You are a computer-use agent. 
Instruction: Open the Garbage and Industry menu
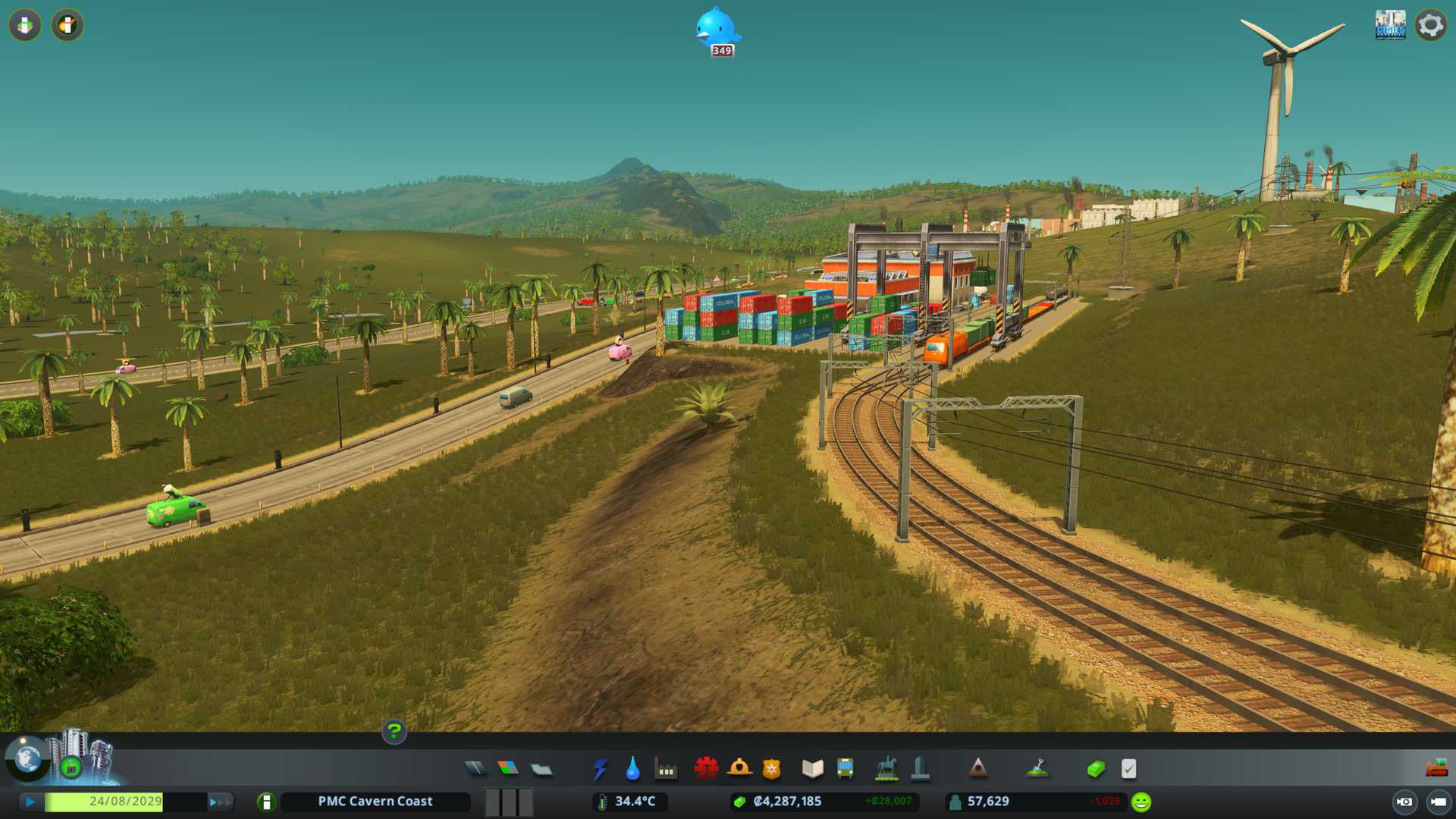(x=666, y=769)
